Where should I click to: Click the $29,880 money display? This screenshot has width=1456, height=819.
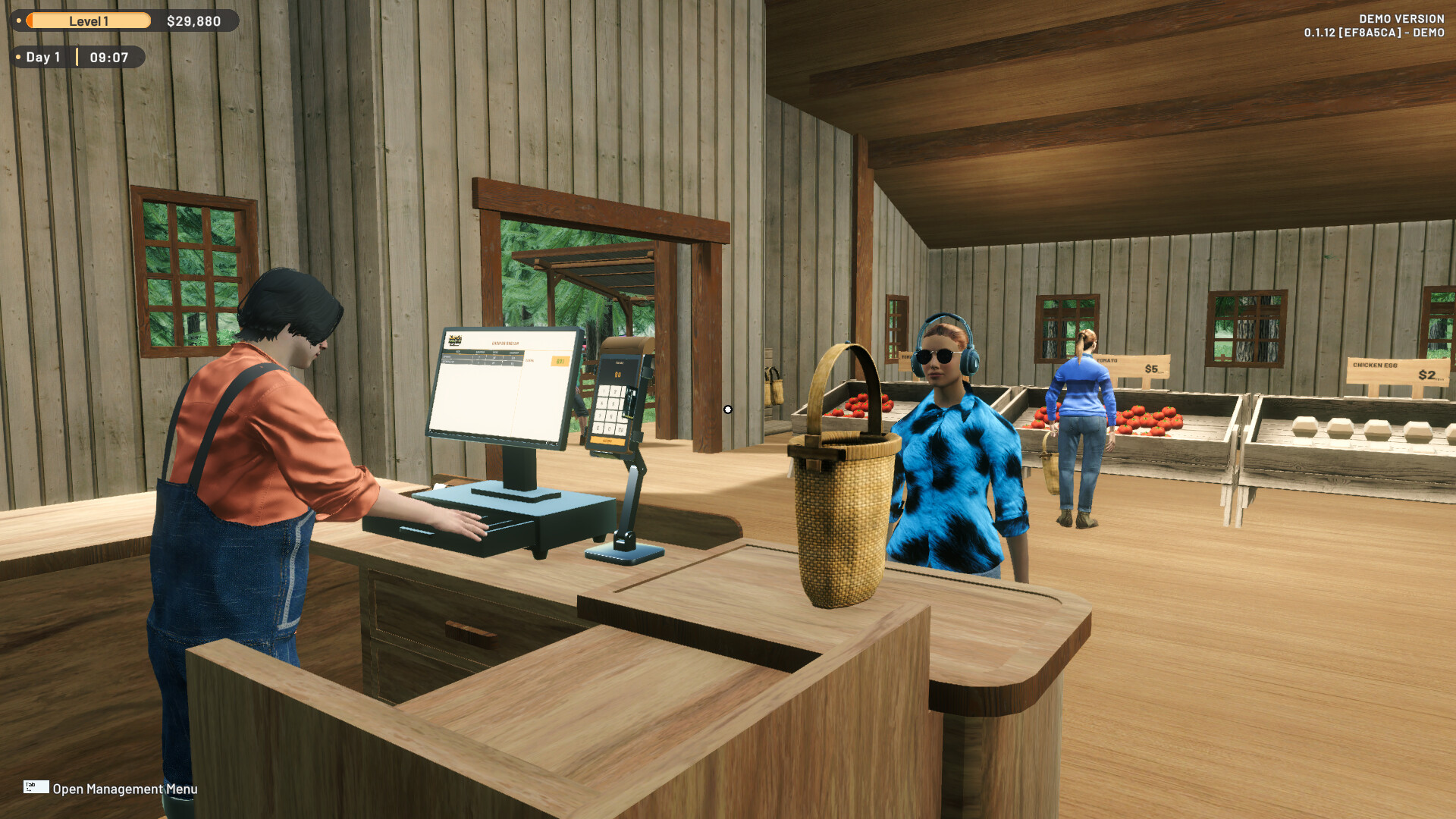pos(194,20)
